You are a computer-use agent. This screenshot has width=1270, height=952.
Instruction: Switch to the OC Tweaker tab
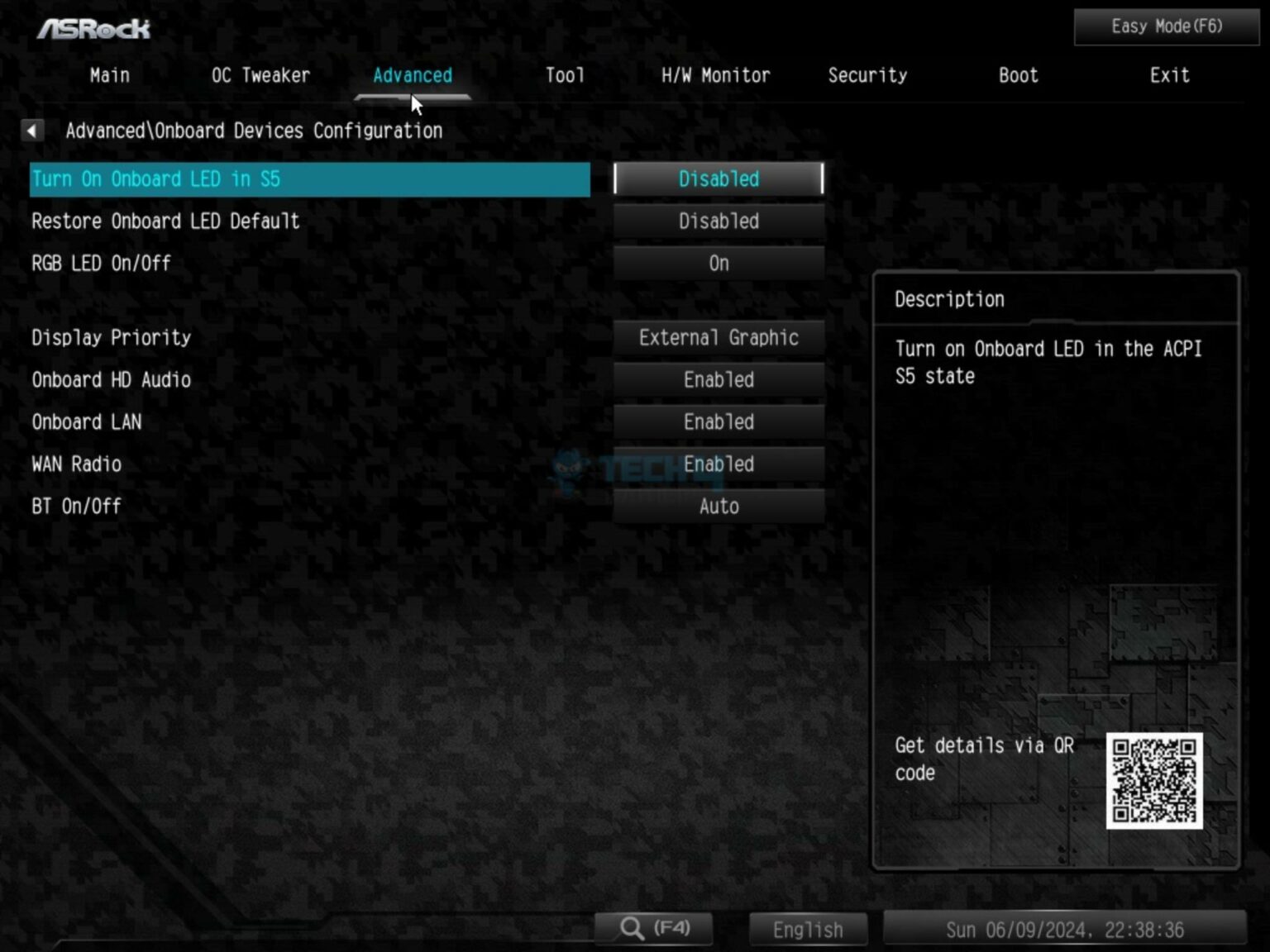[x=260, y=76]
